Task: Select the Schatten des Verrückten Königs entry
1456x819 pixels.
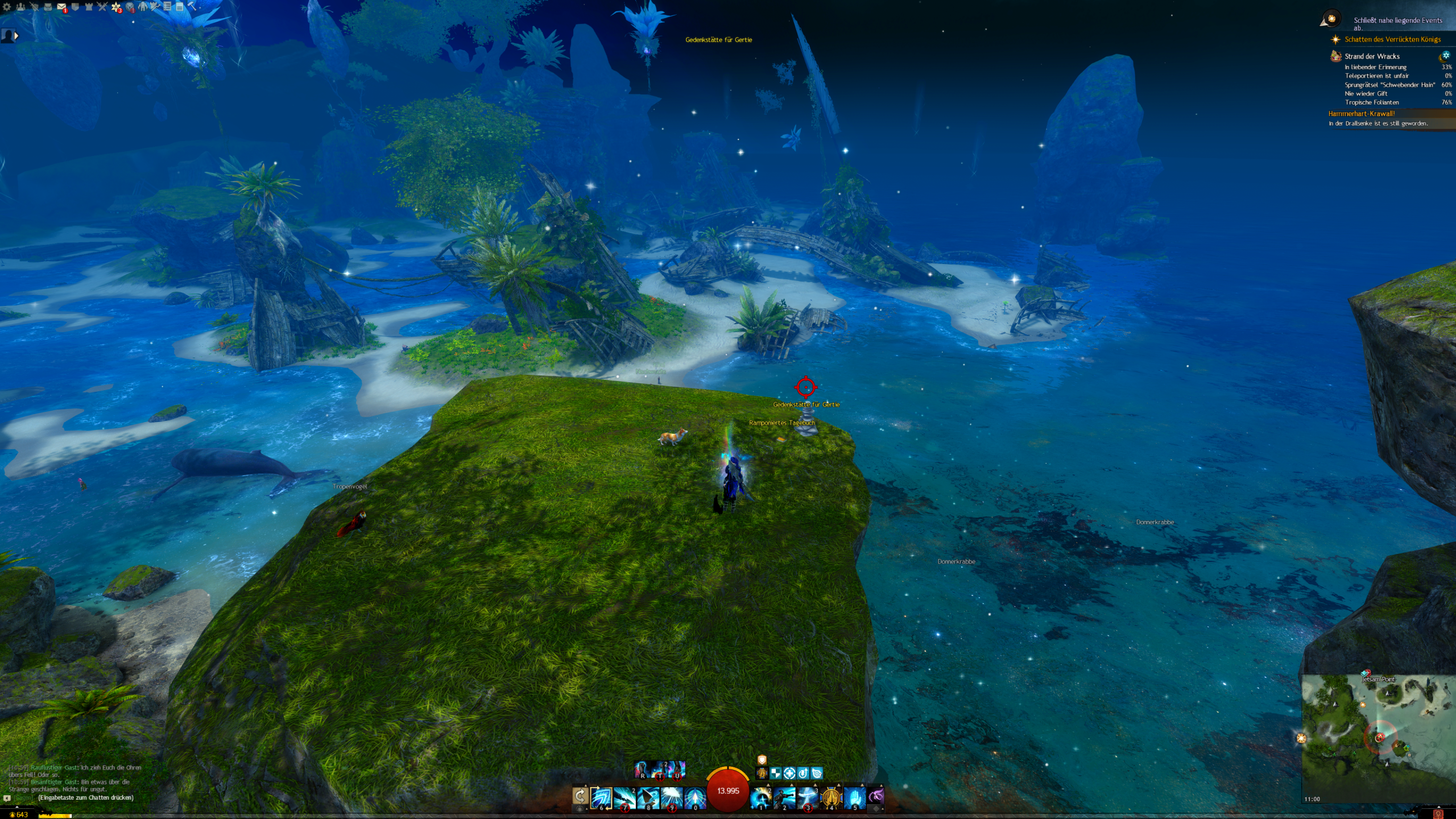Action: (1392, 39)
